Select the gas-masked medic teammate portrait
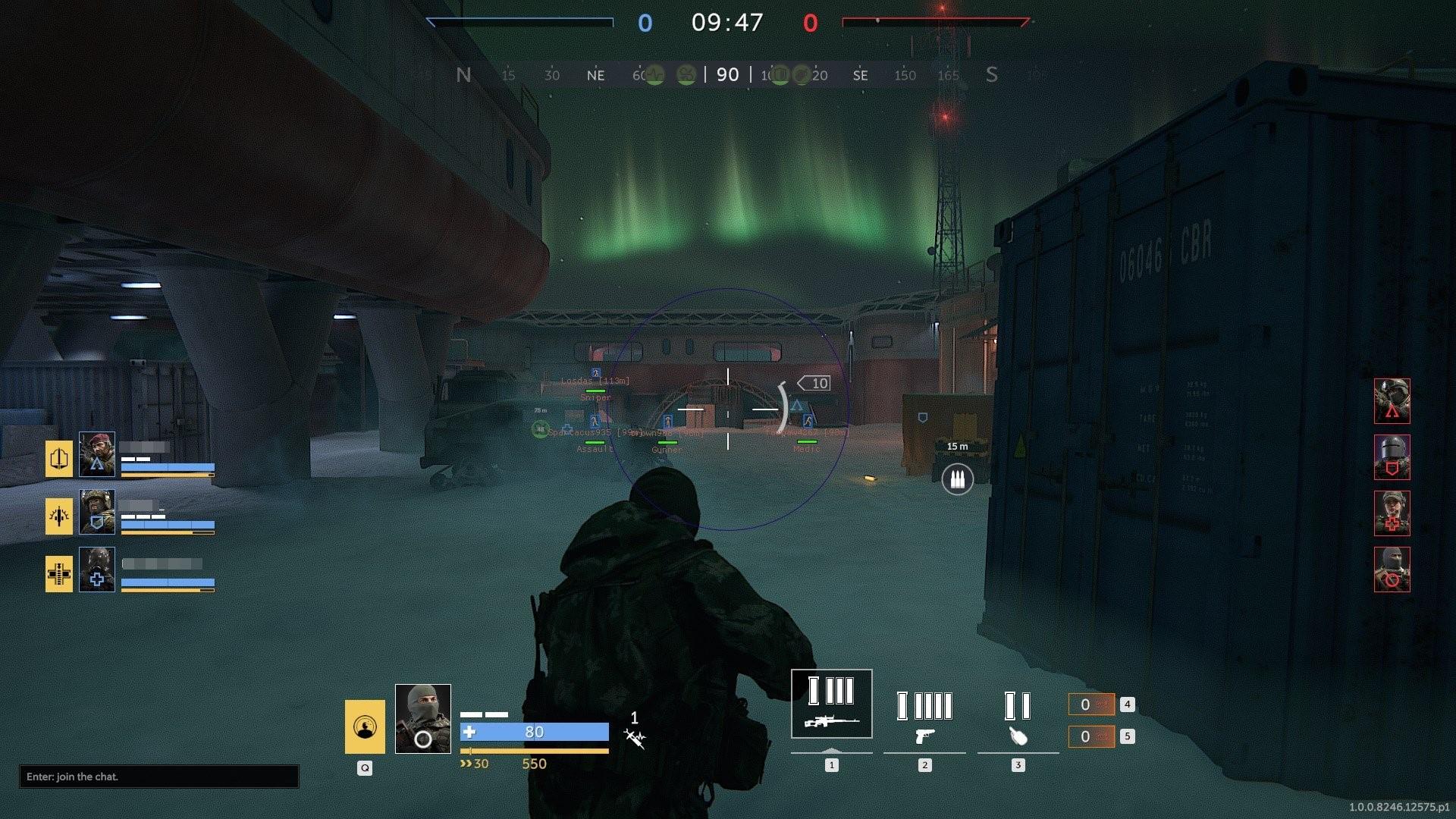The width and height of the screenshot is (1456, 819). point(97,570)
